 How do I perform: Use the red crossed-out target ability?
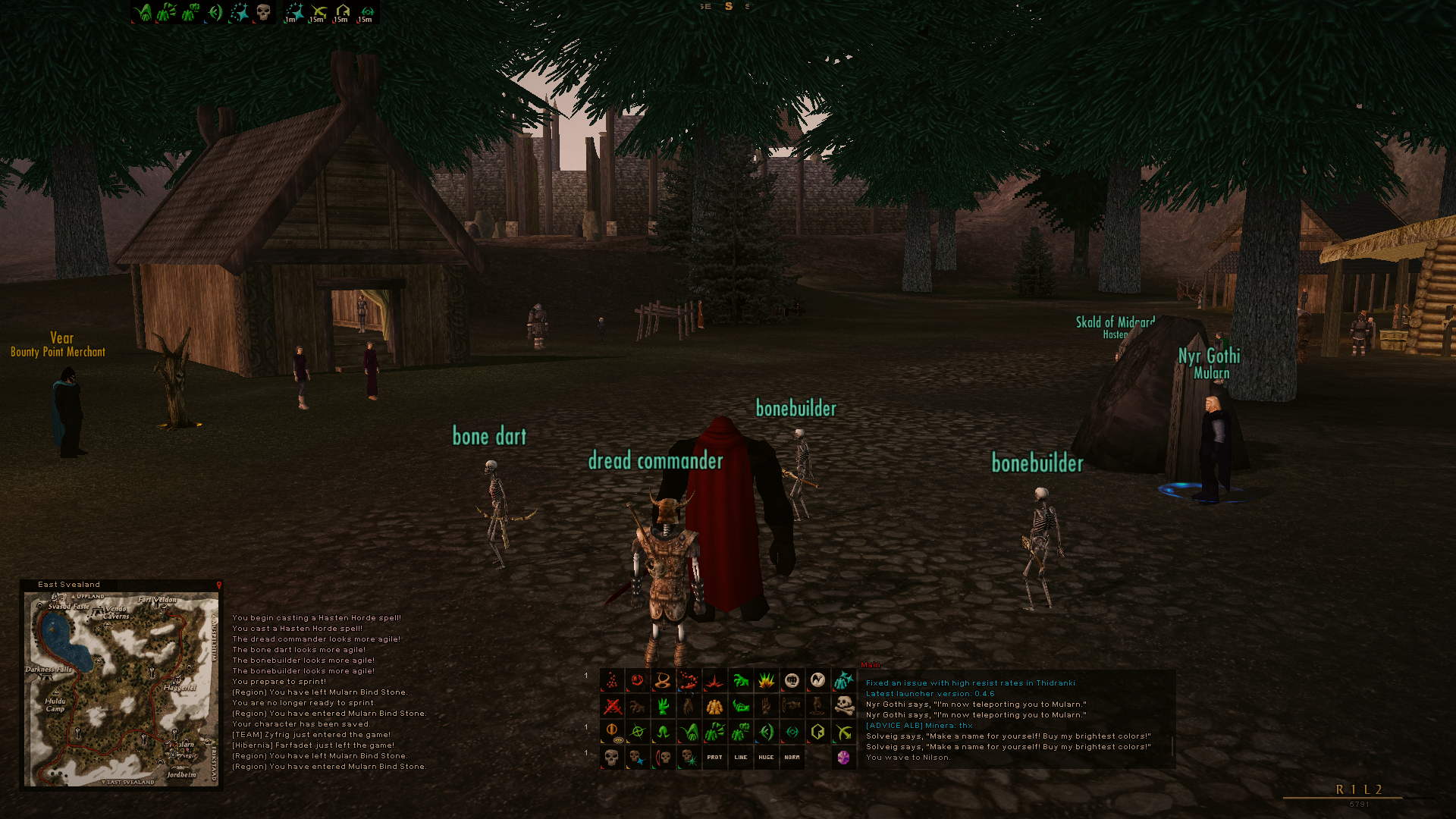(612, 706)
